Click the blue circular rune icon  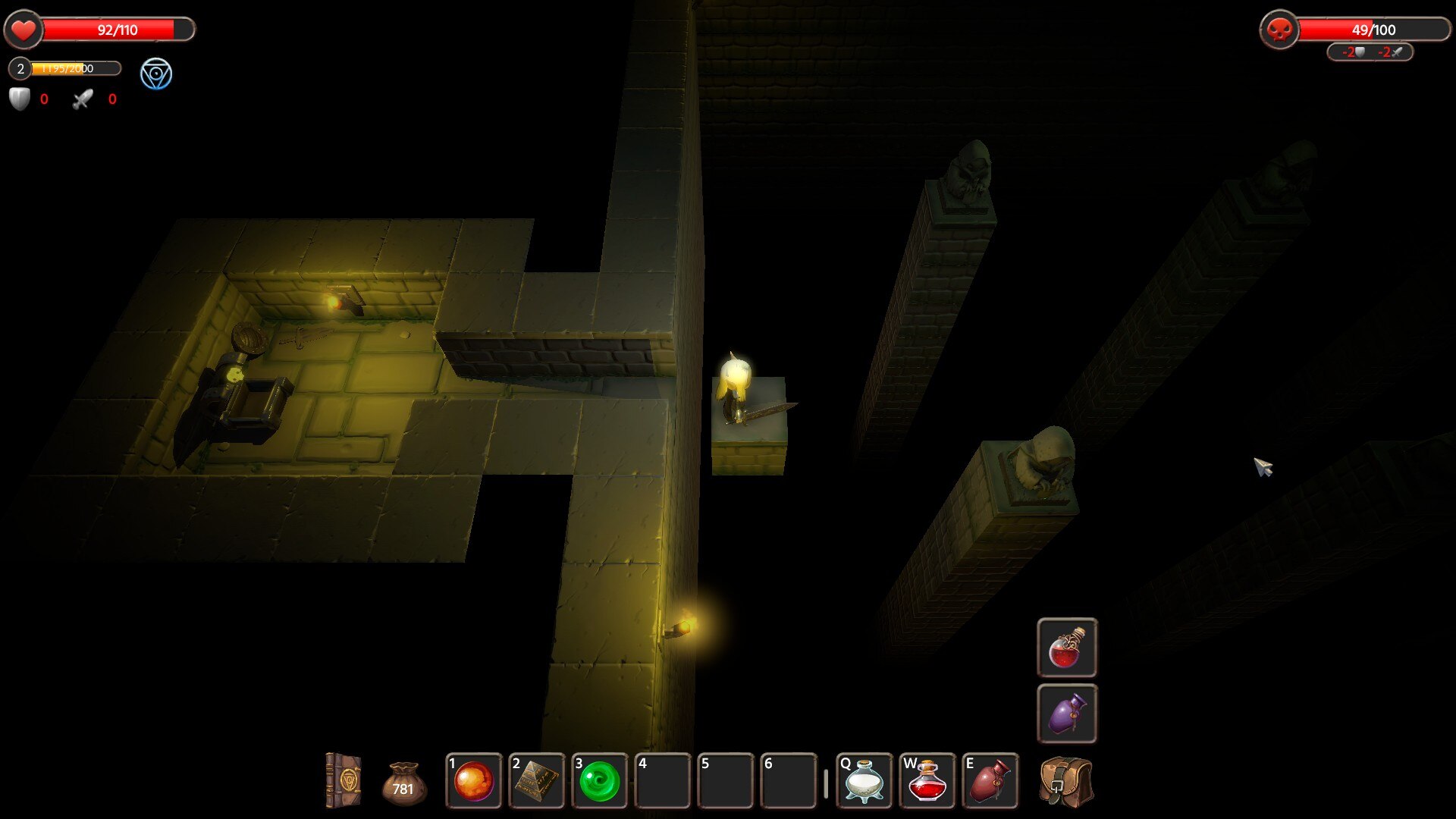click(x=156, y=74)
